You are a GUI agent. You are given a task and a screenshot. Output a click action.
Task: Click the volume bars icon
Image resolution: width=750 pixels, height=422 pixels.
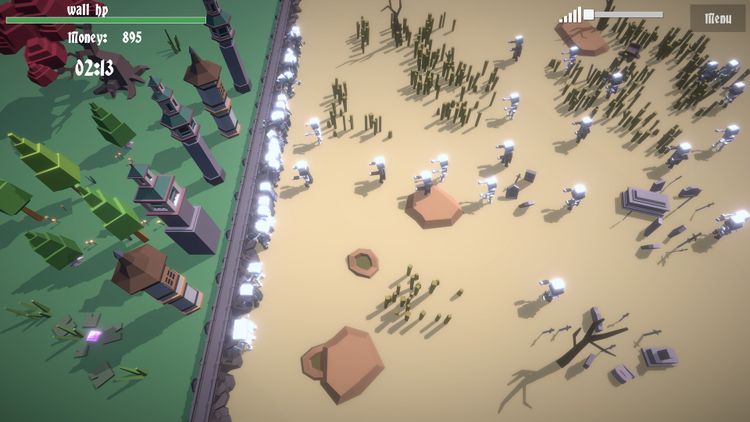click(570, 15)
